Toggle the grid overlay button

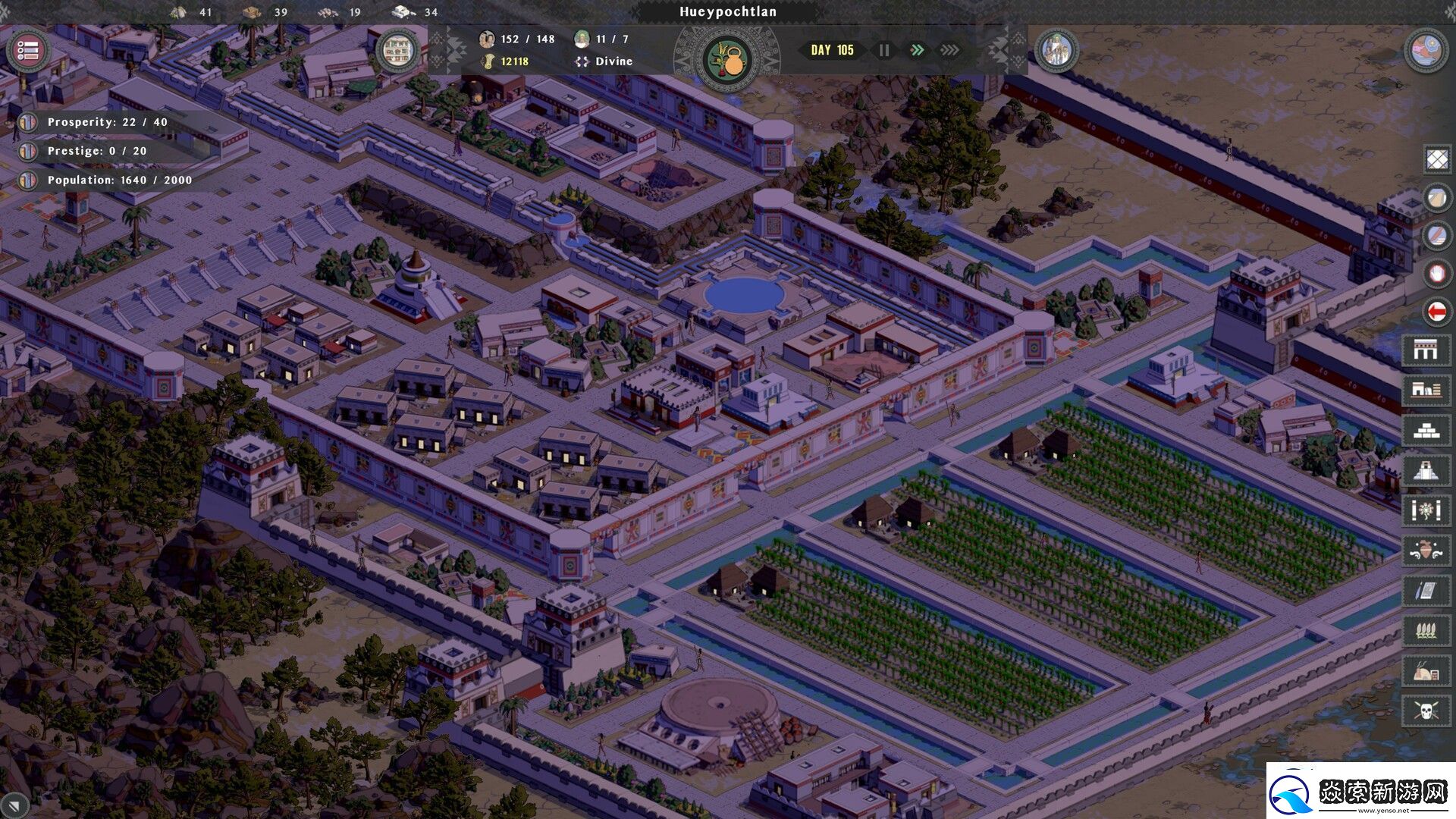pos(1436,159)
